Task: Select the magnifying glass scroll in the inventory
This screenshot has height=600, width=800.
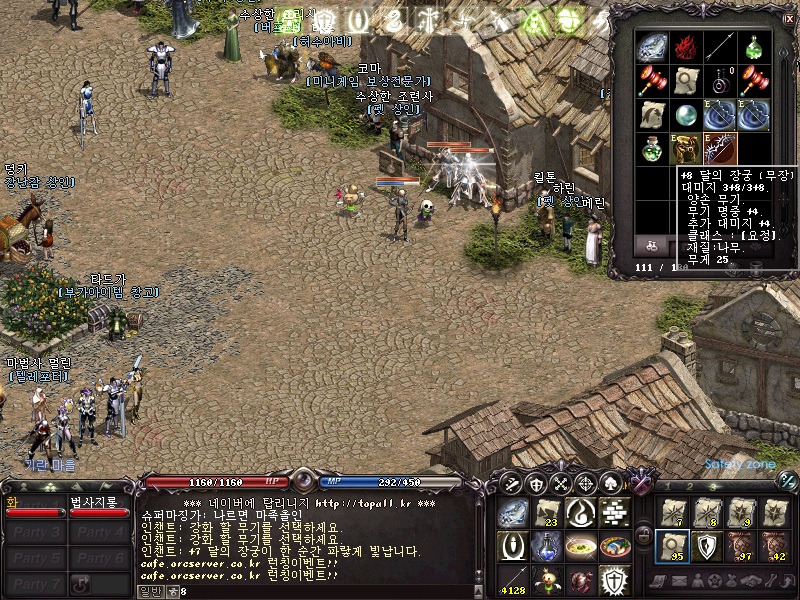Action: (686, 80)
